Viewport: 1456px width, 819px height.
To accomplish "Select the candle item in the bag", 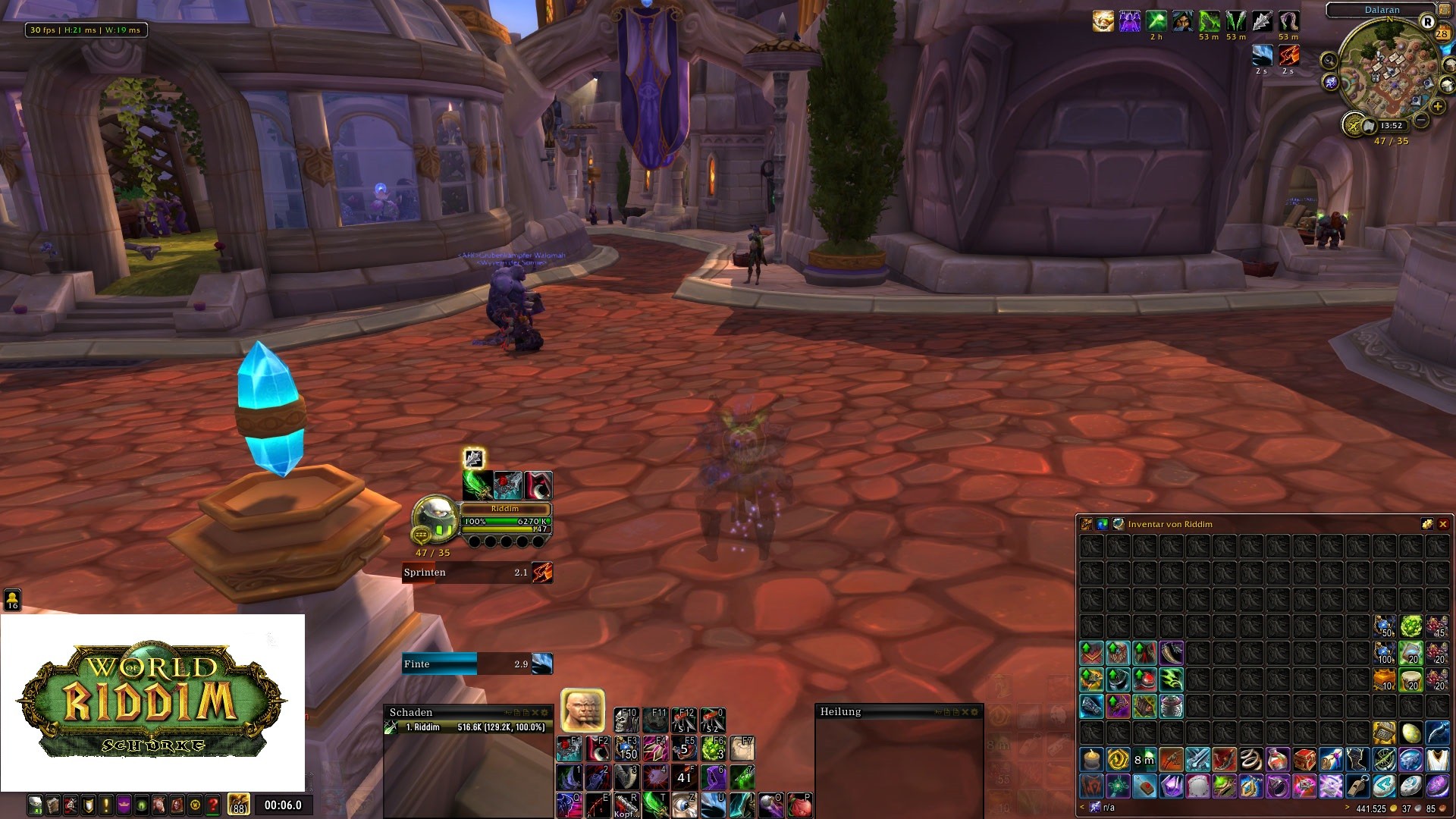I will [x=1092, y=759].
